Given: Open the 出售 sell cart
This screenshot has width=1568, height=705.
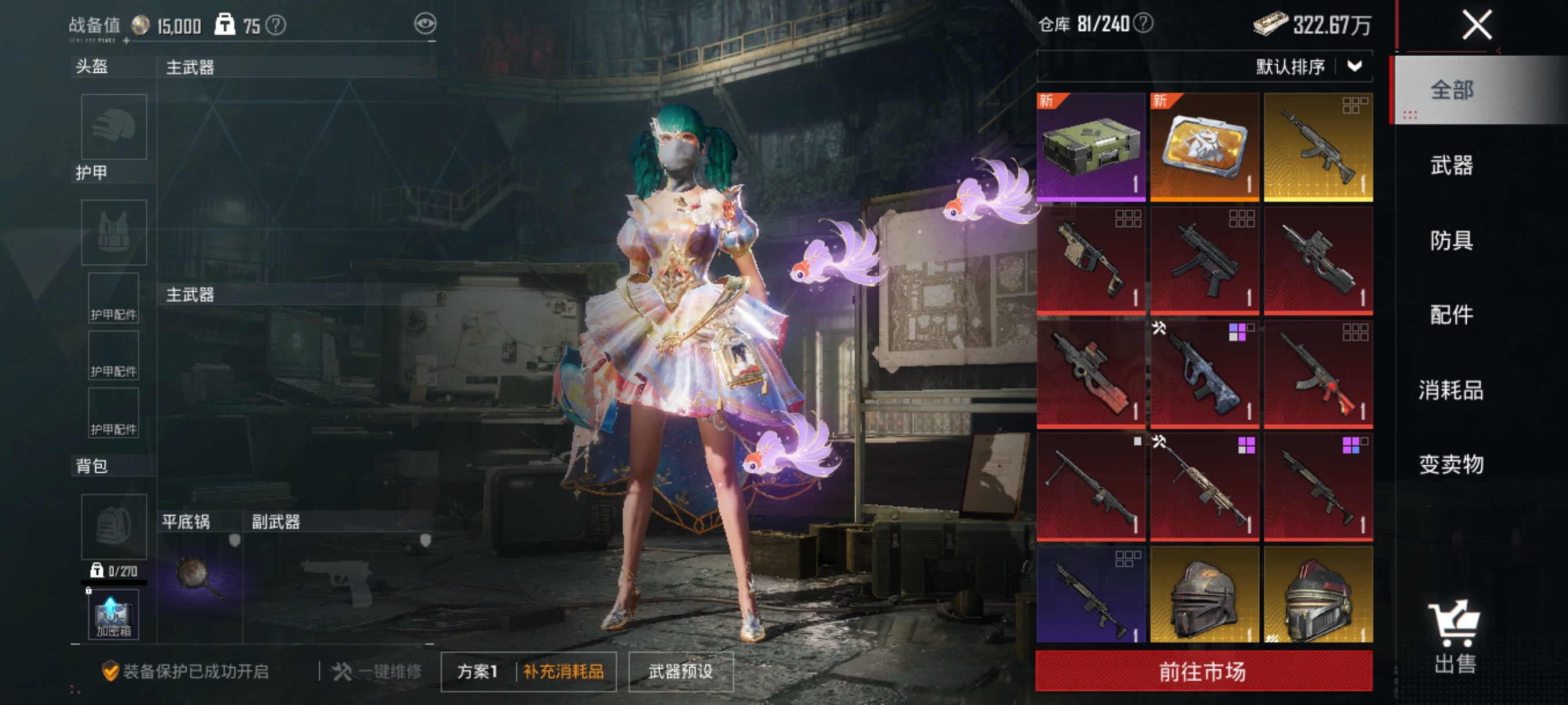Looking at the screenshot, I should (x=1455, y=636).
